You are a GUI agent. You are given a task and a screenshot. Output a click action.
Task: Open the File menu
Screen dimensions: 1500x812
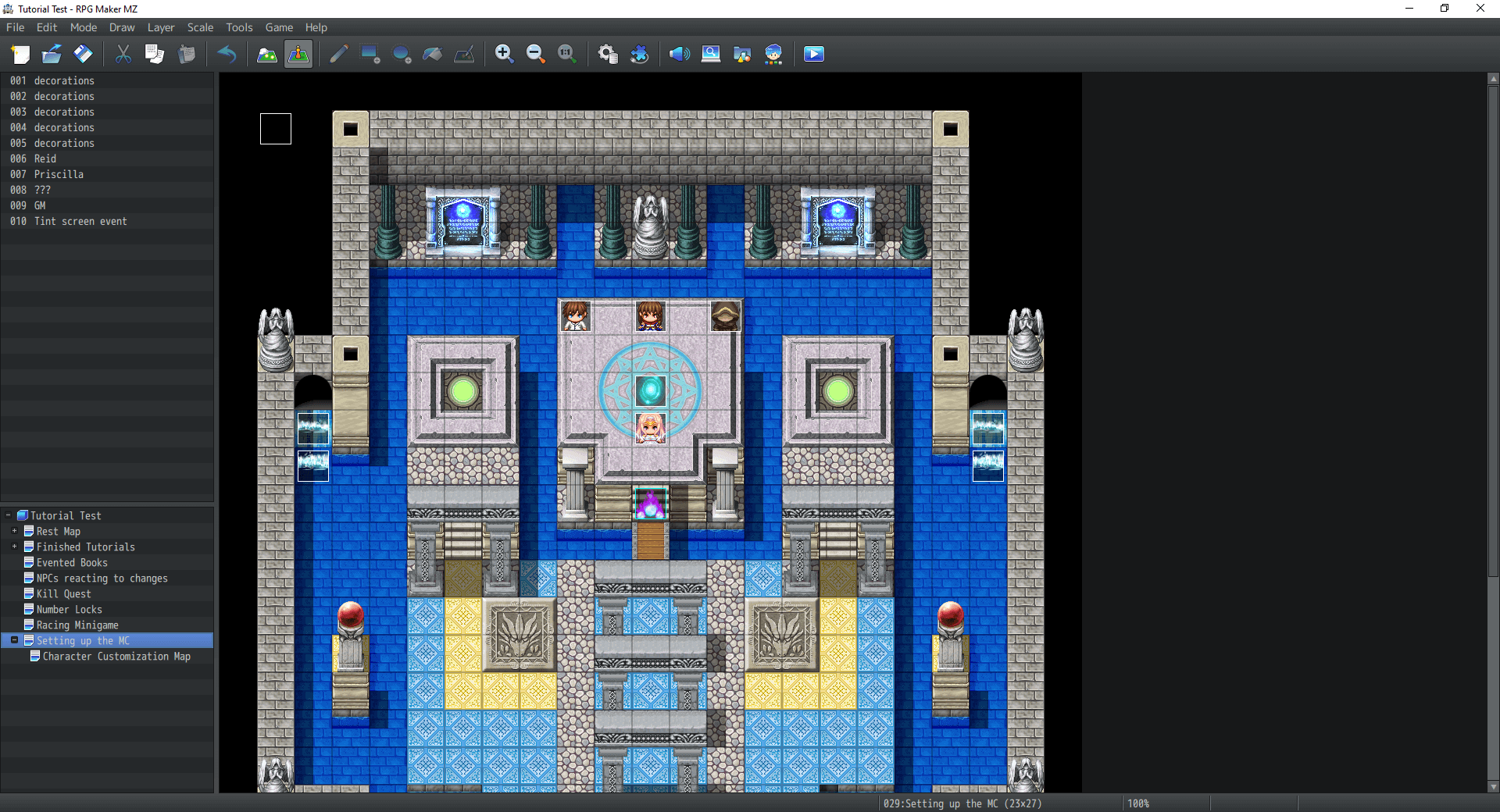[16, 27]
